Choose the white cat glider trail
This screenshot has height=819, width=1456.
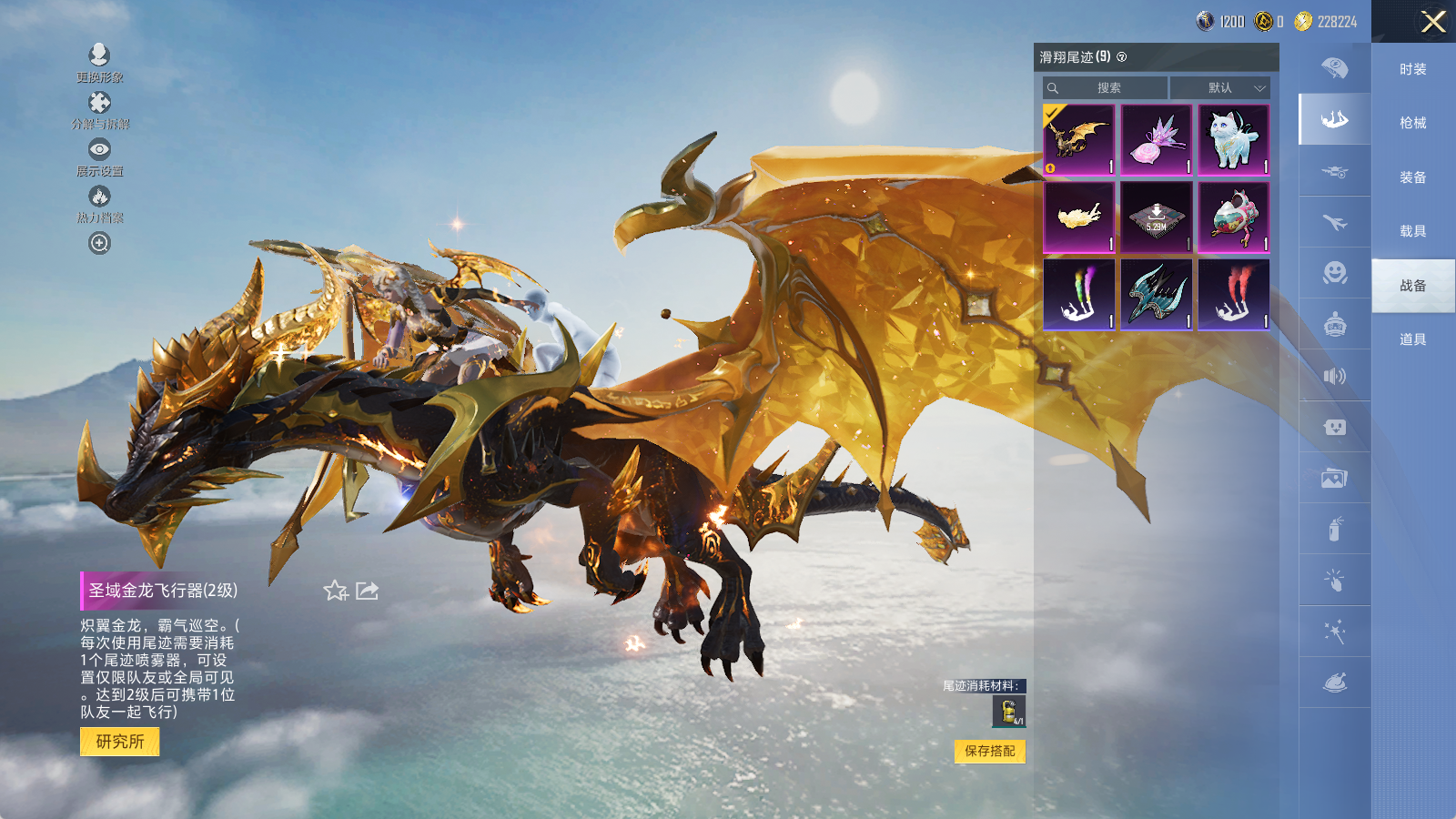click(1233, 139)
